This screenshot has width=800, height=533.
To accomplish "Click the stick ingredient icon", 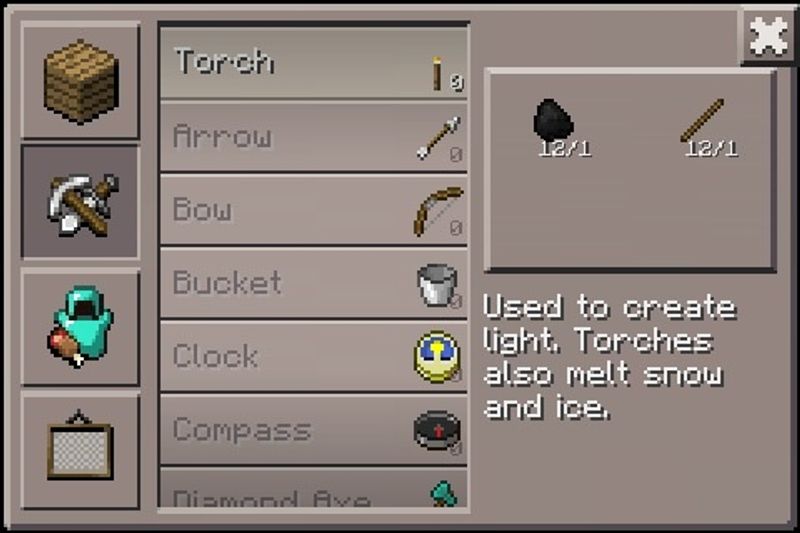I will point(702,122).
